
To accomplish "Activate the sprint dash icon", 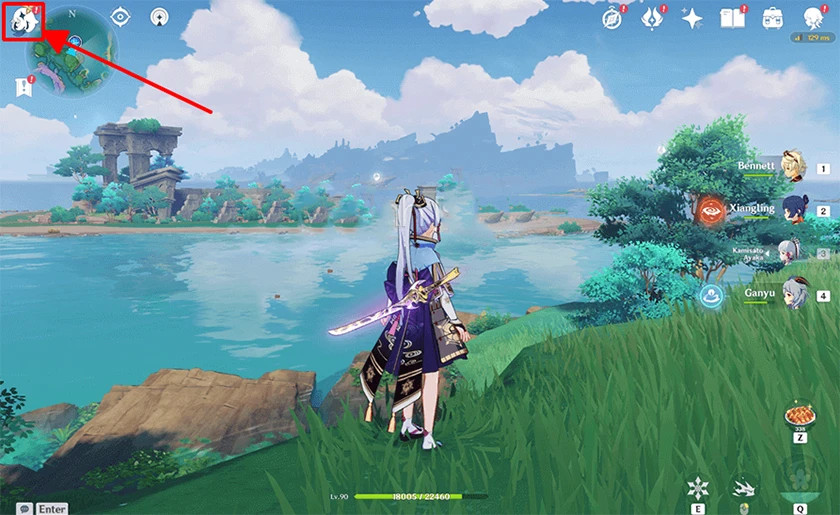I will pos(742,488).
